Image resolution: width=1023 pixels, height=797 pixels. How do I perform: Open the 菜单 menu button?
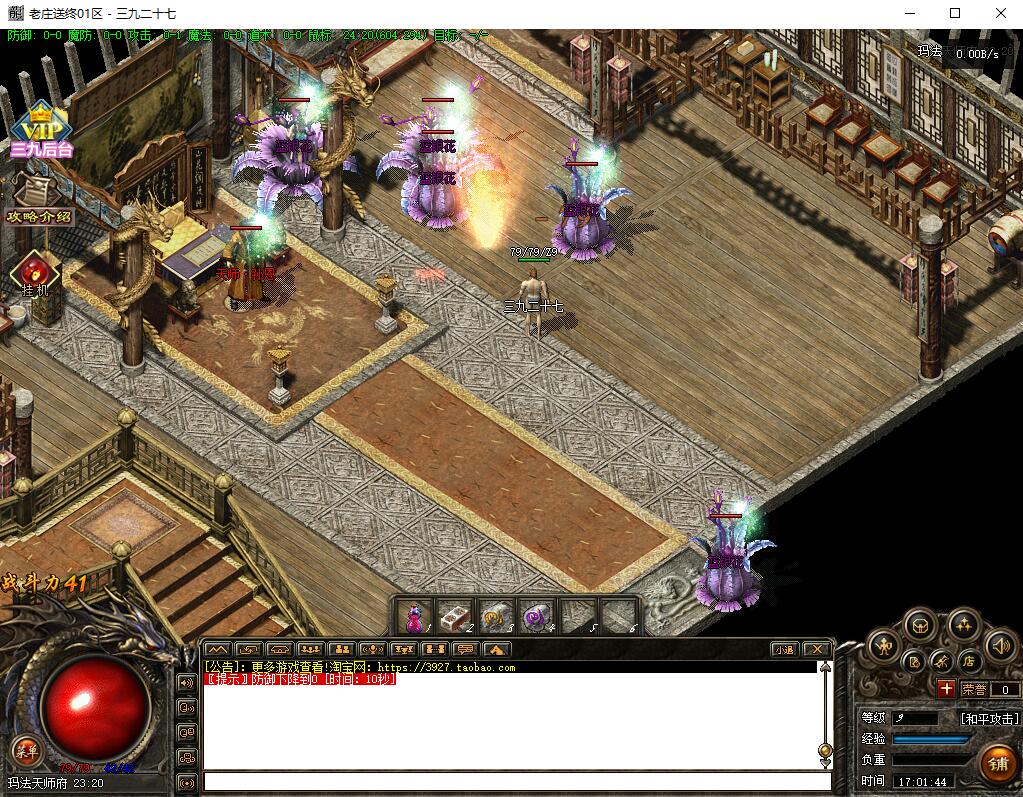[x=25, y=750]
